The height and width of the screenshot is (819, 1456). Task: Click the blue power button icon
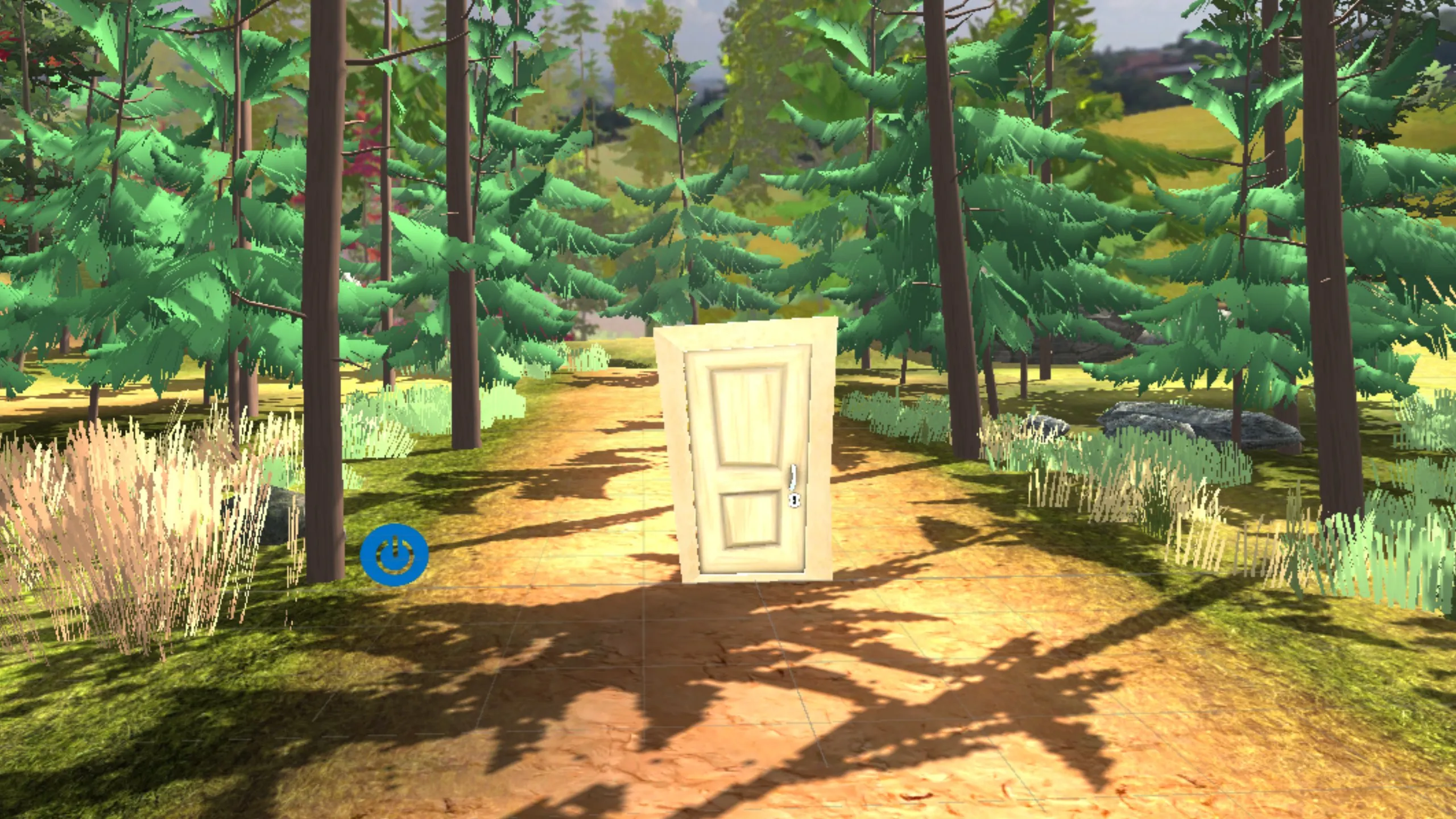click(x=394, y=555)
